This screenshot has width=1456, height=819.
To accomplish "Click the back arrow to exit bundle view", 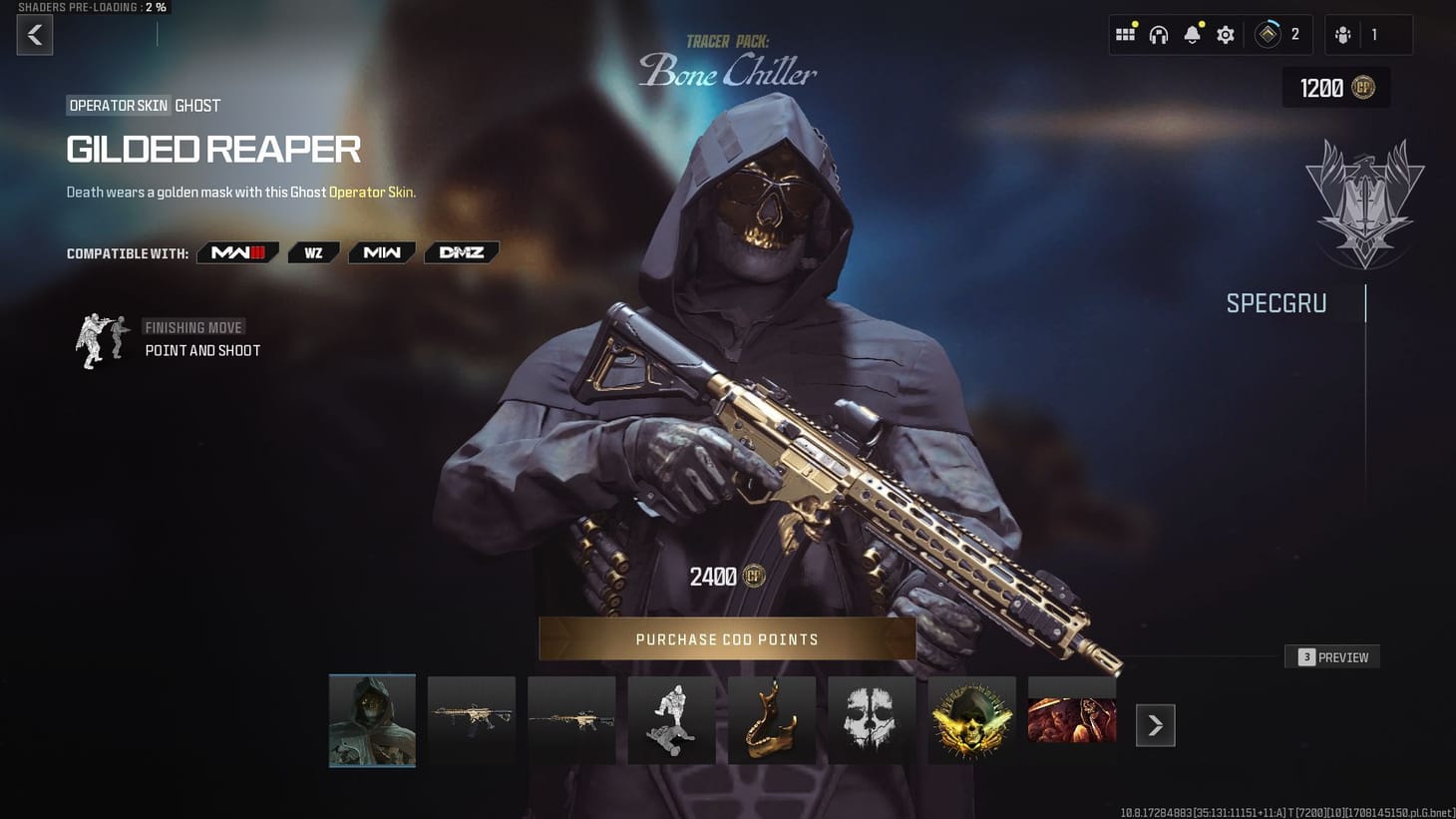I will (x=34, y=35).
